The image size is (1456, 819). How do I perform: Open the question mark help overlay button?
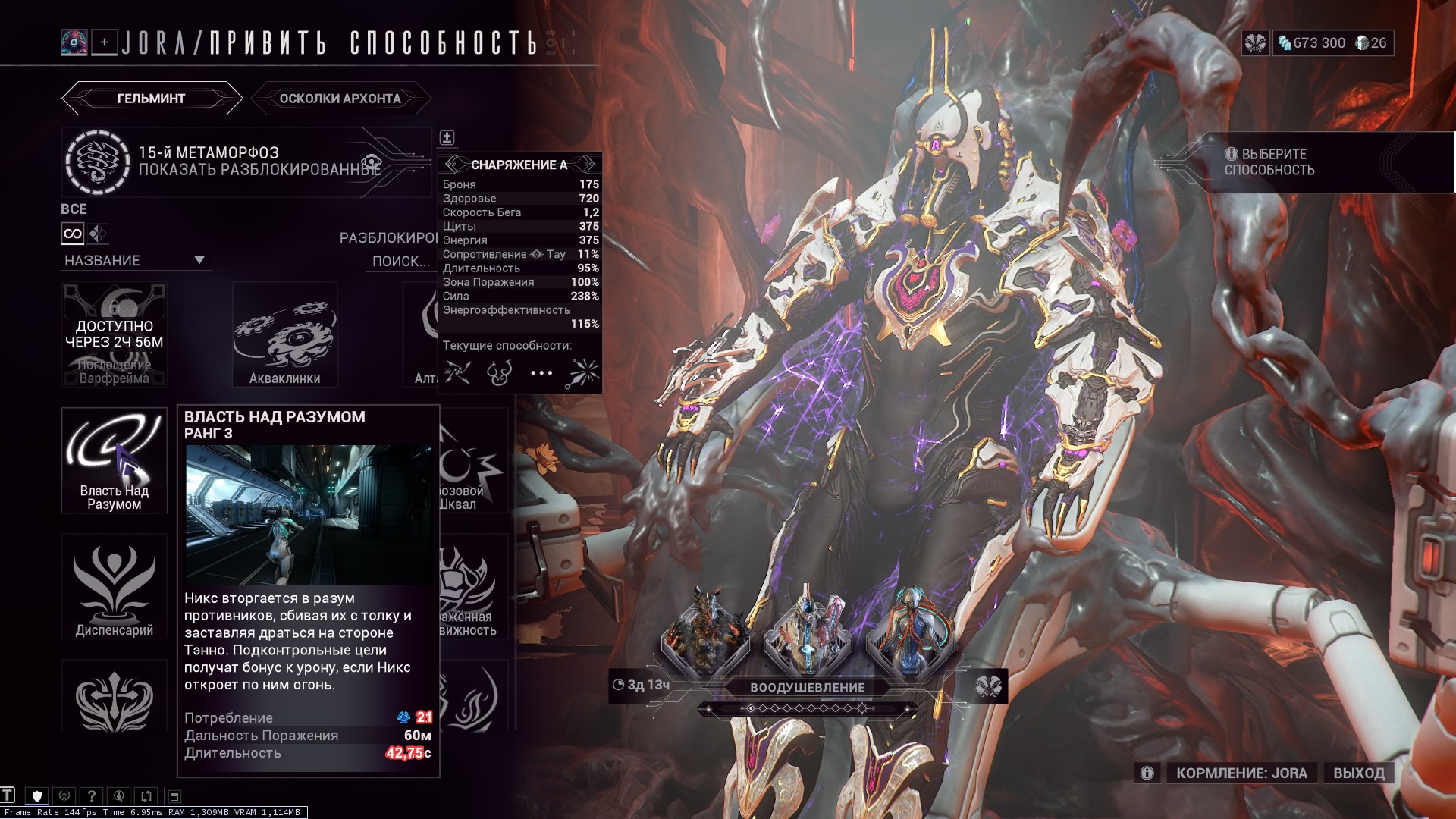tap(91, 796)
